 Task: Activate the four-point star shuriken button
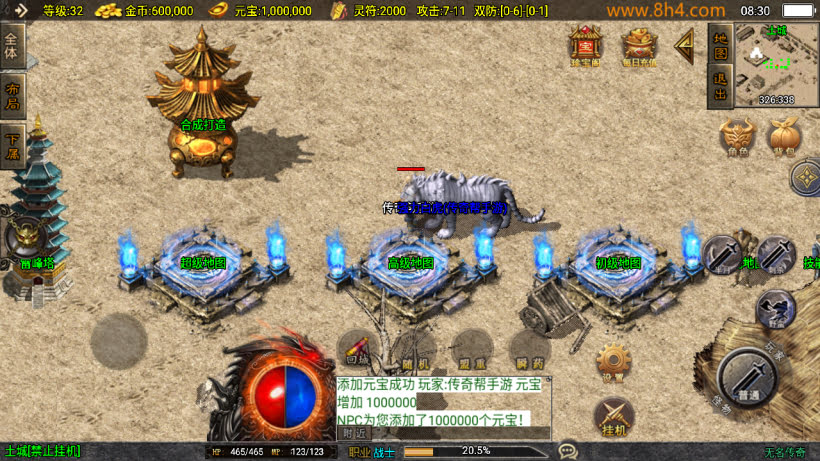point(806,179)
